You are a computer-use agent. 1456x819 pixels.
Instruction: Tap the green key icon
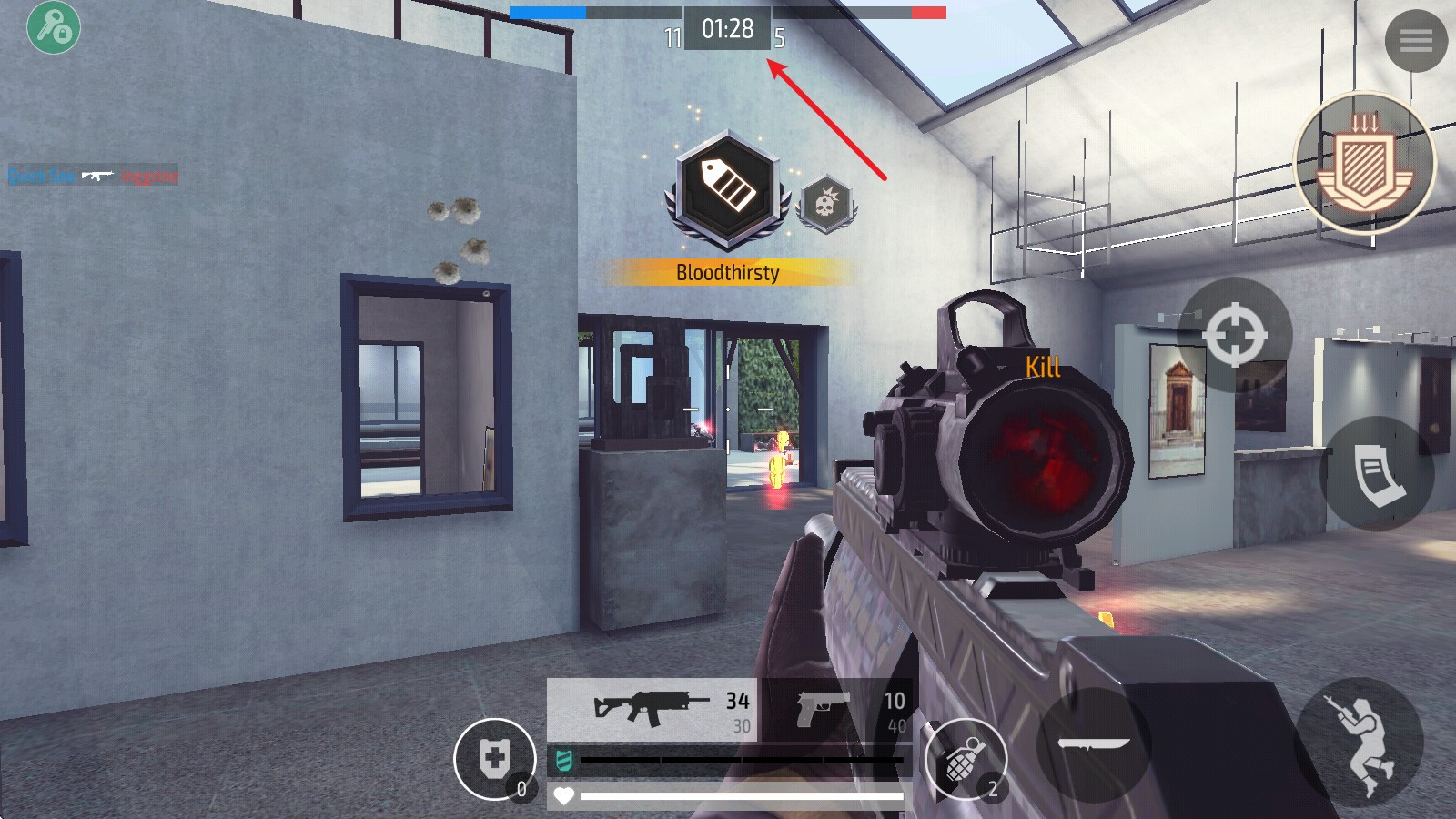[54, 26]
